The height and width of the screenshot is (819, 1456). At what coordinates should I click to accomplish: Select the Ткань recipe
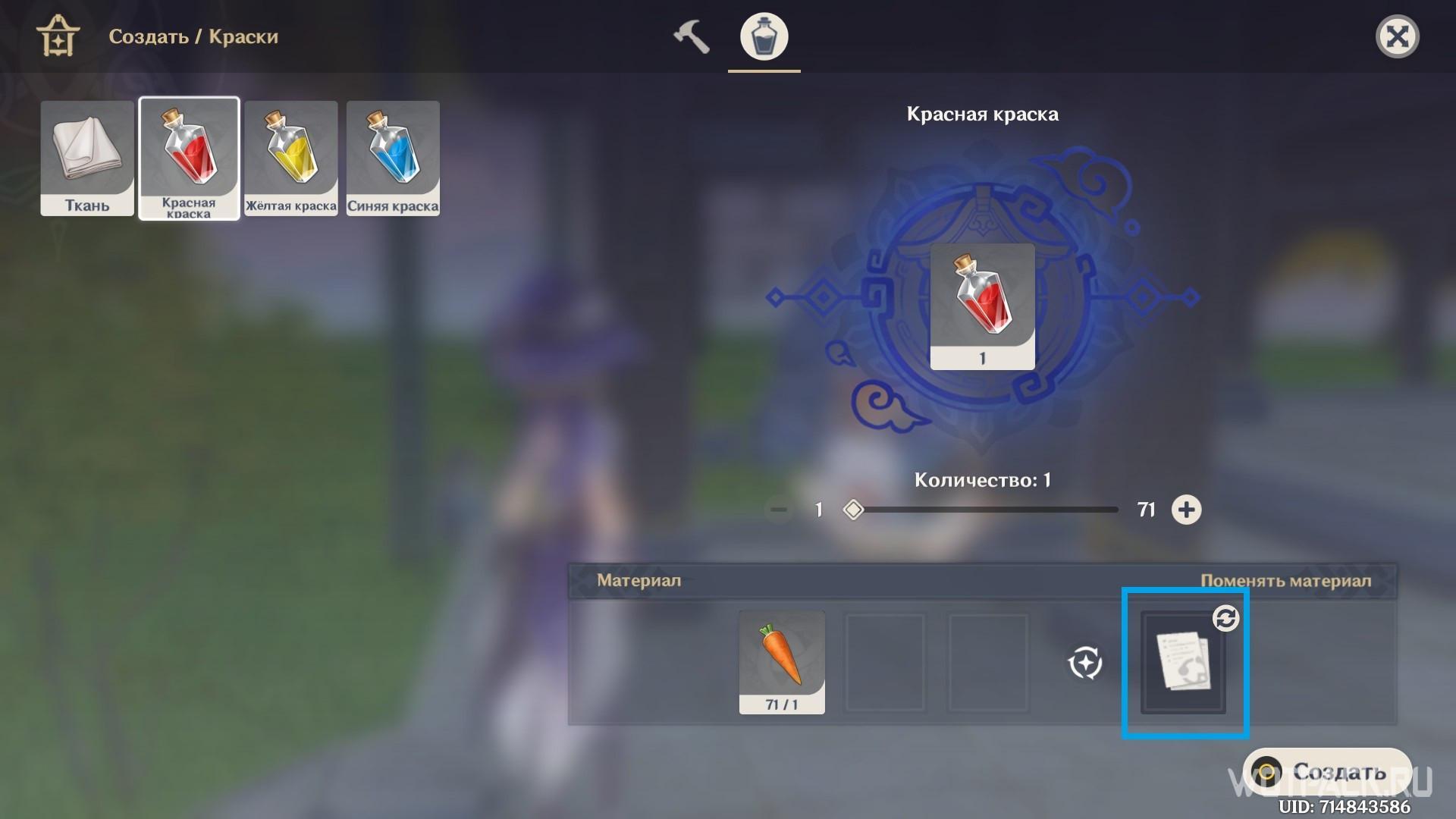pos(87,158)
